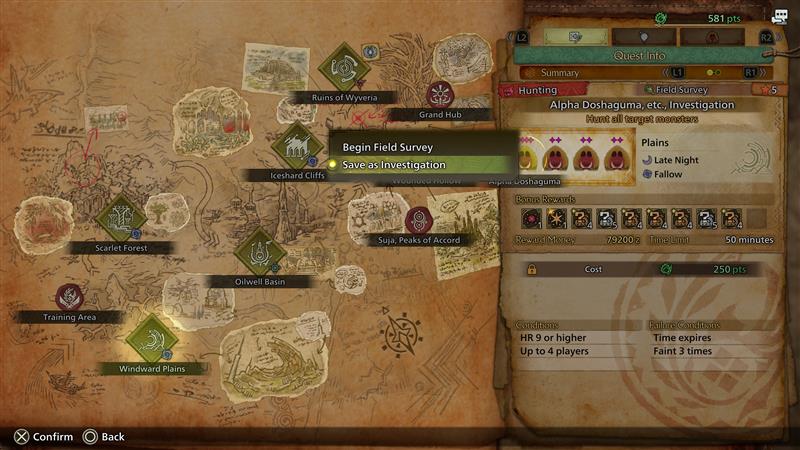Pick the Oilwell Basin location
Screen dimensions: 800x450
260,252
